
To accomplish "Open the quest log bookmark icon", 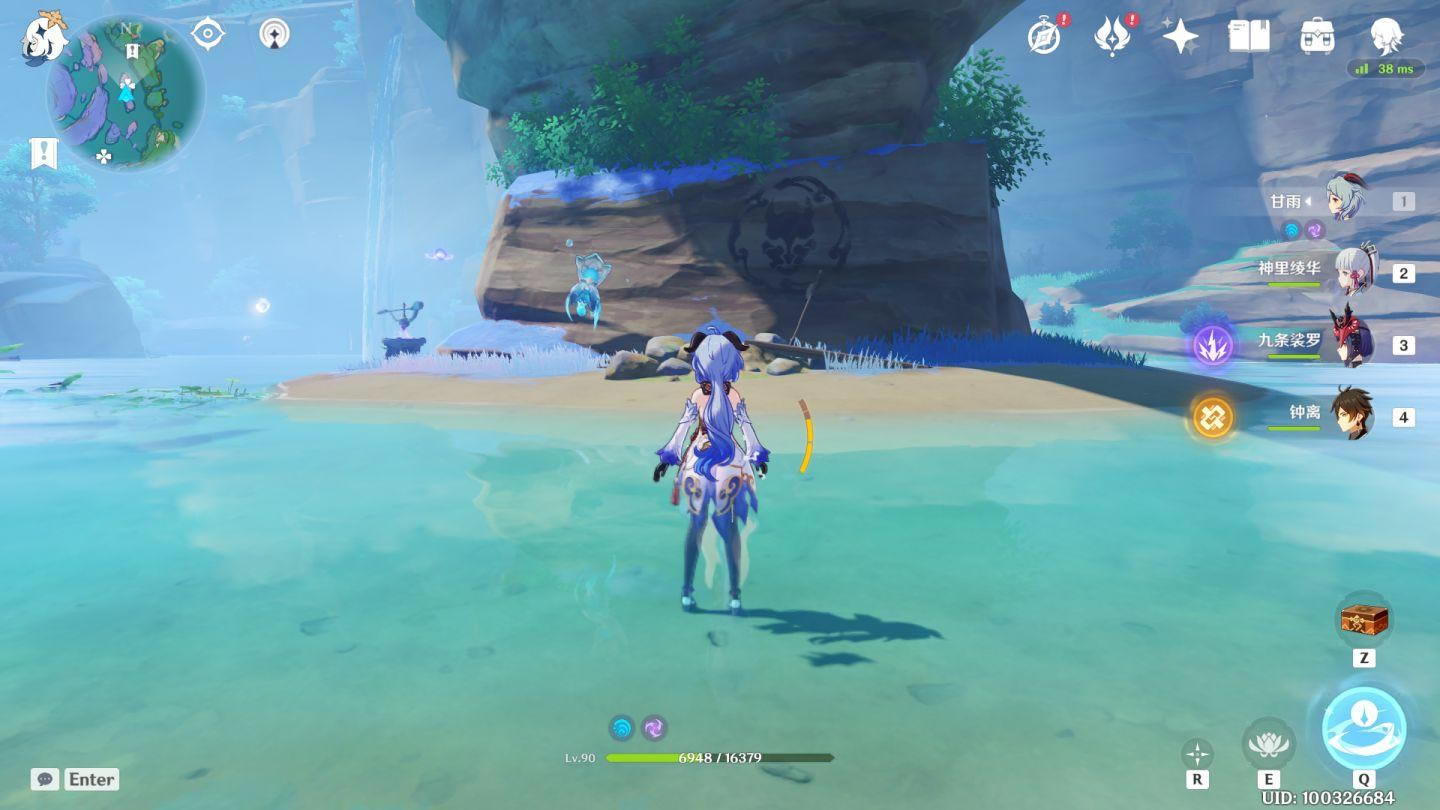I will 44,153.
